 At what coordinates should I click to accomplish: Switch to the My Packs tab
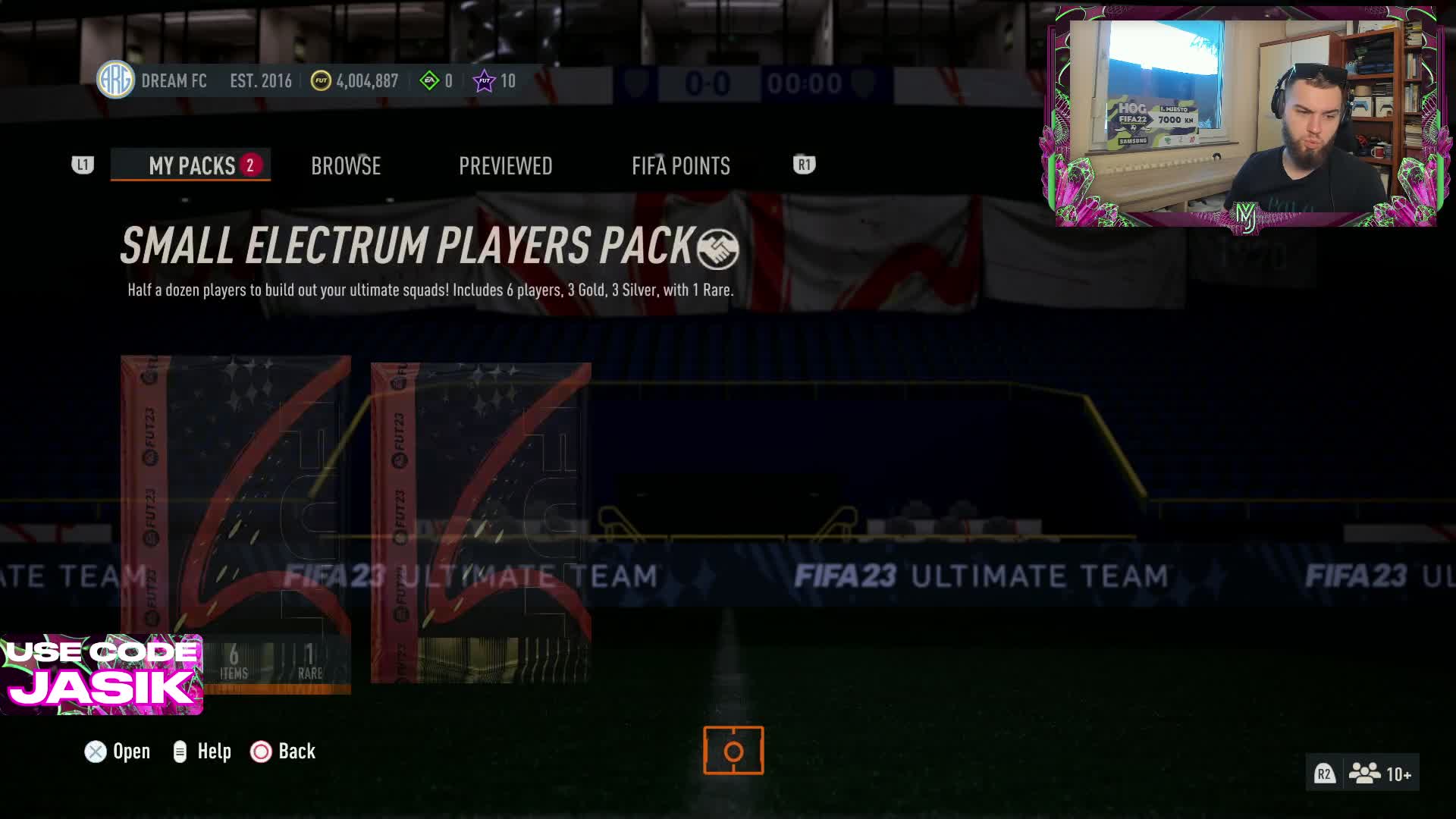[x=191, y=165]
